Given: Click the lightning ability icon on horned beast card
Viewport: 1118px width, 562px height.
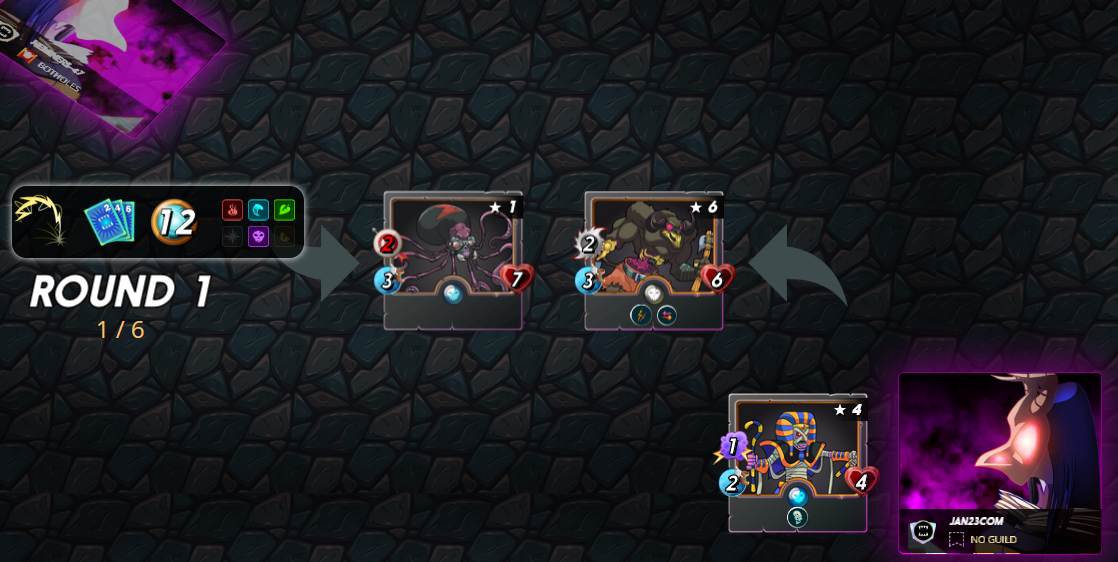Looking at the screenshot, I should pos(640,315).
